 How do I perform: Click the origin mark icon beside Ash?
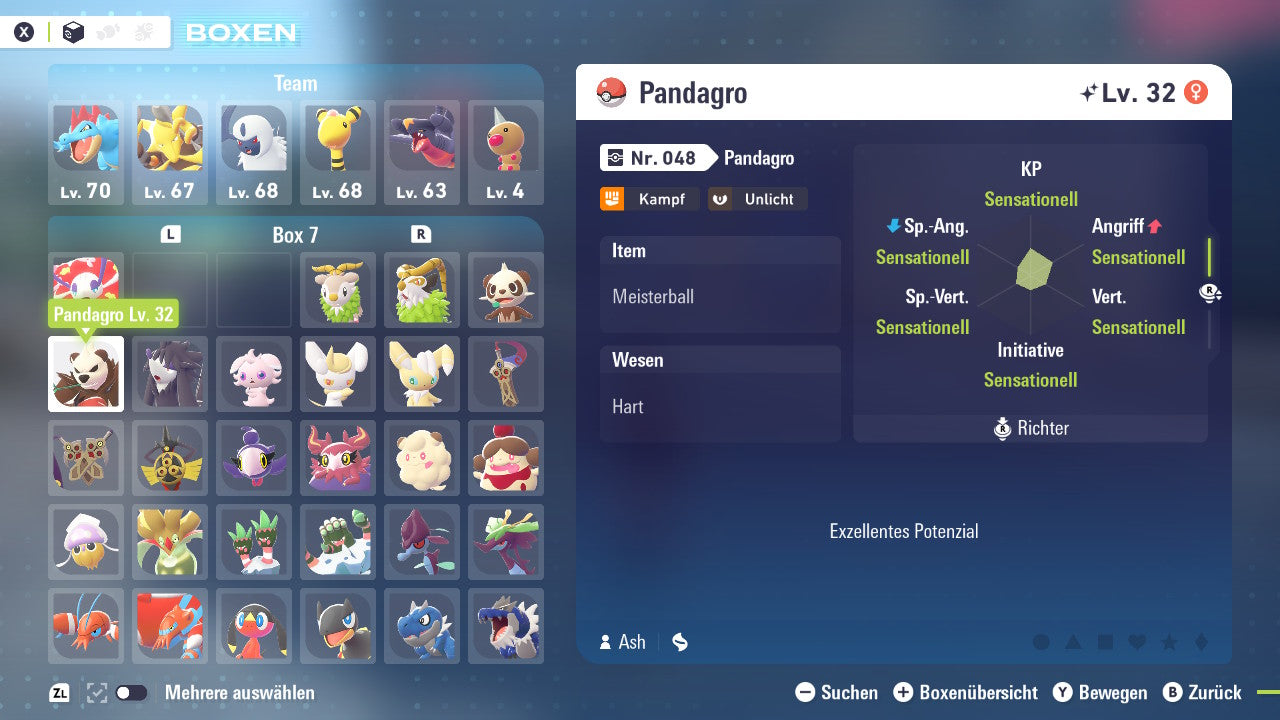680,643
